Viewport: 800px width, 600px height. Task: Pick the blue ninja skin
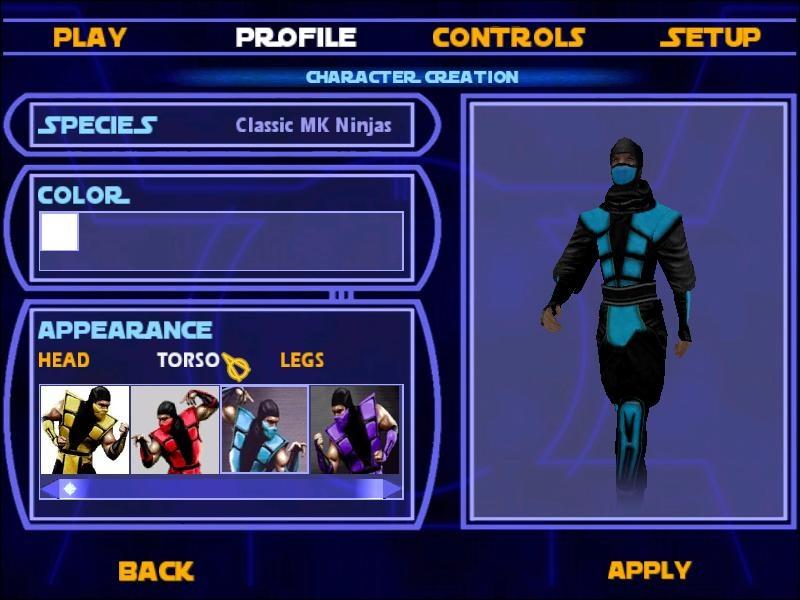(264, 430)
